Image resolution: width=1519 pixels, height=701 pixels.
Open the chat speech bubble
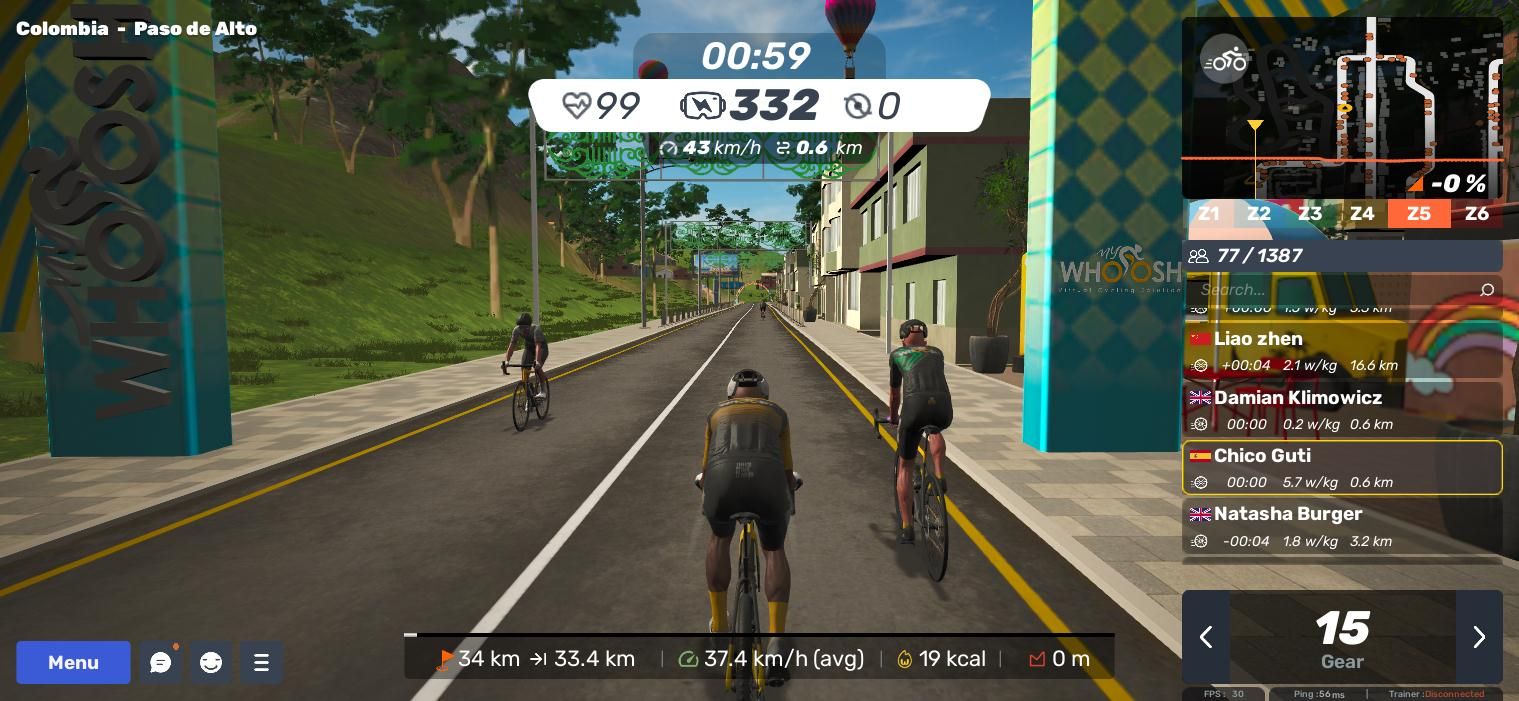coord(161,662)
